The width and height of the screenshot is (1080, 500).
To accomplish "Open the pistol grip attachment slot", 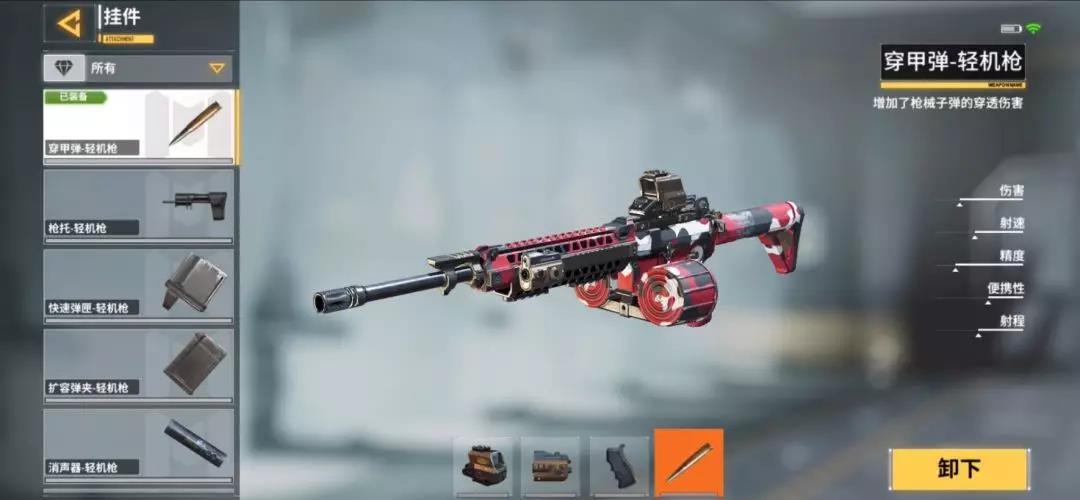I will (x=619, y=465).
